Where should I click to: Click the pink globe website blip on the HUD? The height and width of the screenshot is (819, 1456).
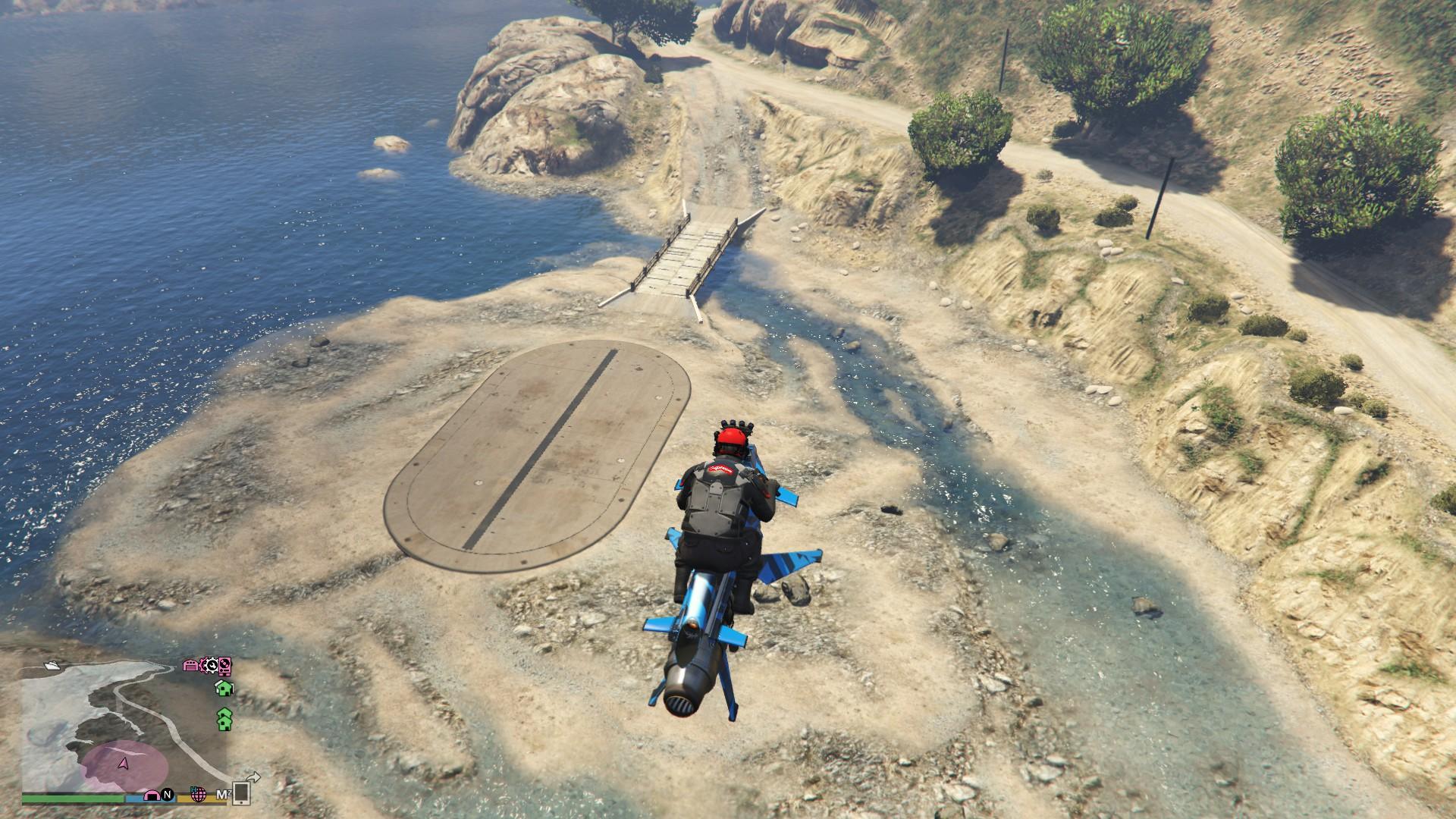198,795
